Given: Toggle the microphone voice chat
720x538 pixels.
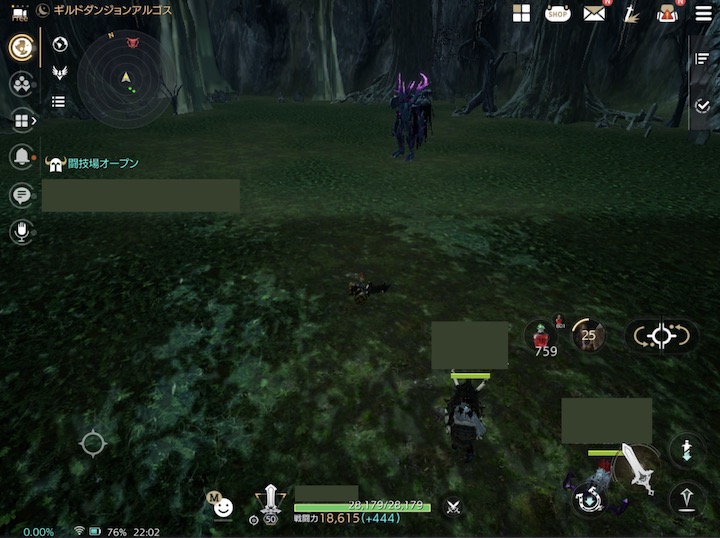Looking at the screenshot, I should tap(20, 232).
